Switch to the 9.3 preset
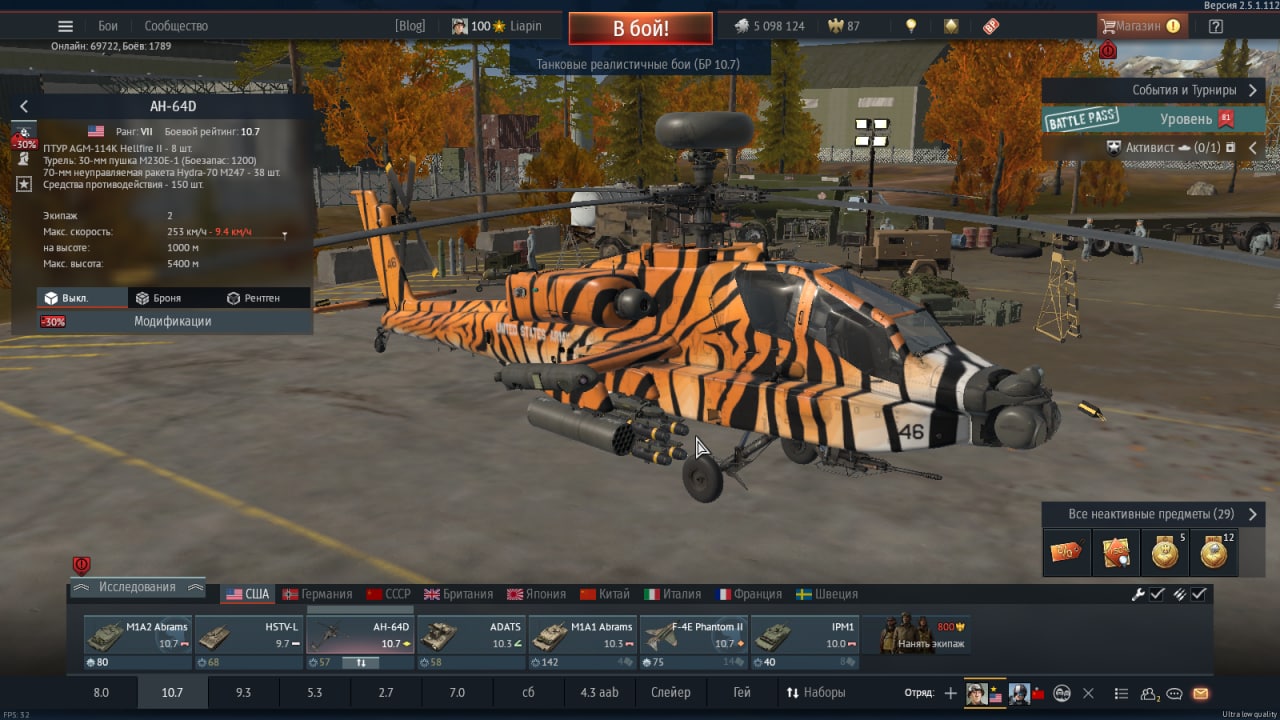1280x720 pixels. 243,692
